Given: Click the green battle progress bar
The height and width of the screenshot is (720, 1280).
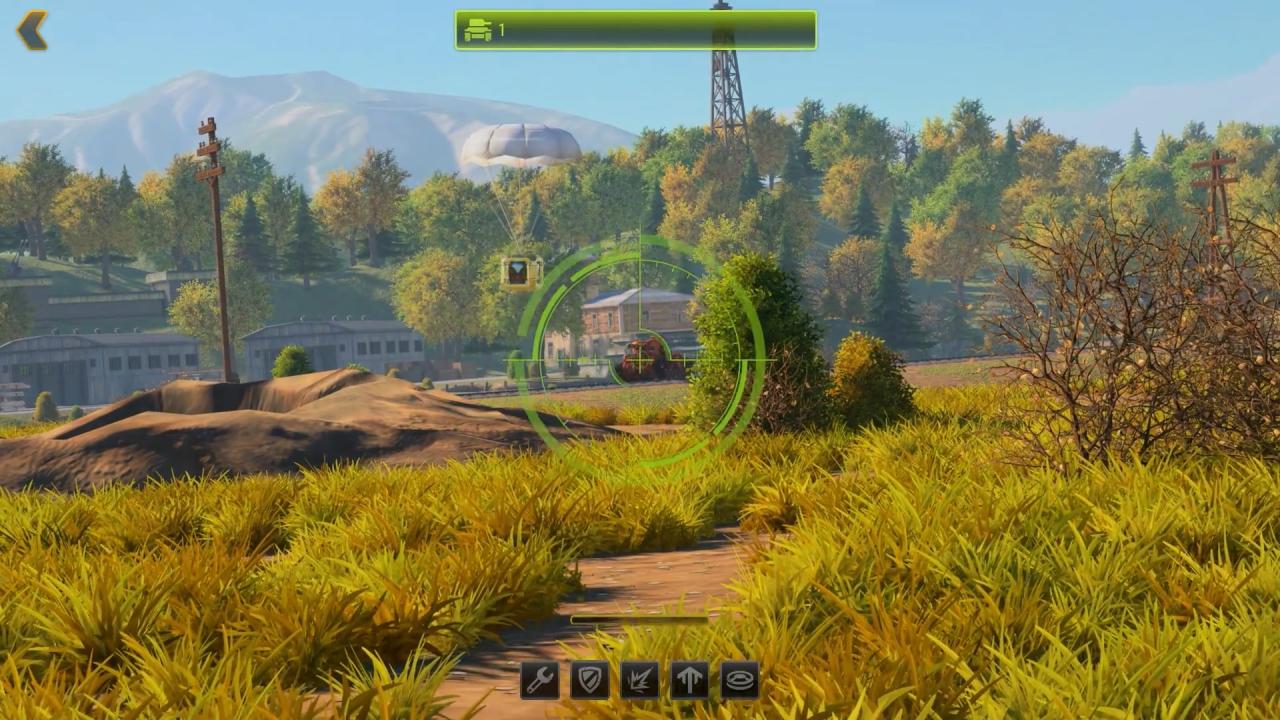Looking at the screenshot, I should pyautogui.click(x=635, y=30).
